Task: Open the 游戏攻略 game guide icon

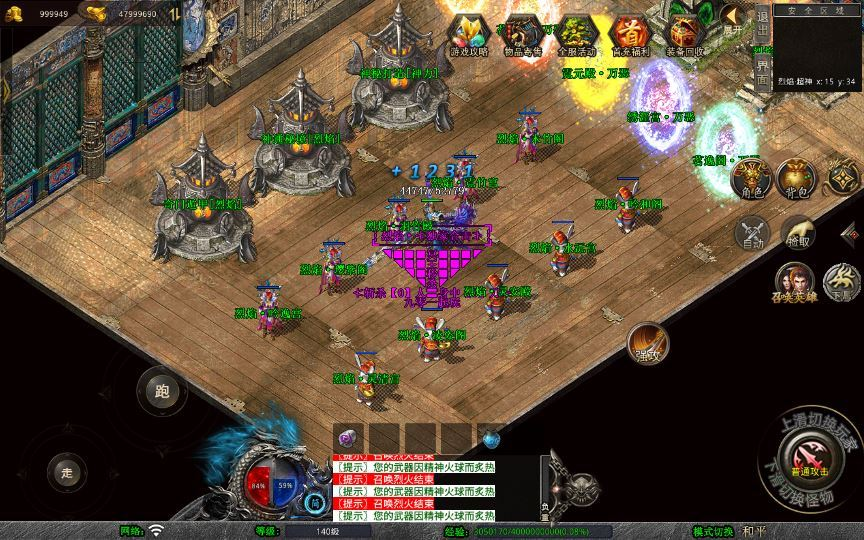Action: tap(468, 34)
